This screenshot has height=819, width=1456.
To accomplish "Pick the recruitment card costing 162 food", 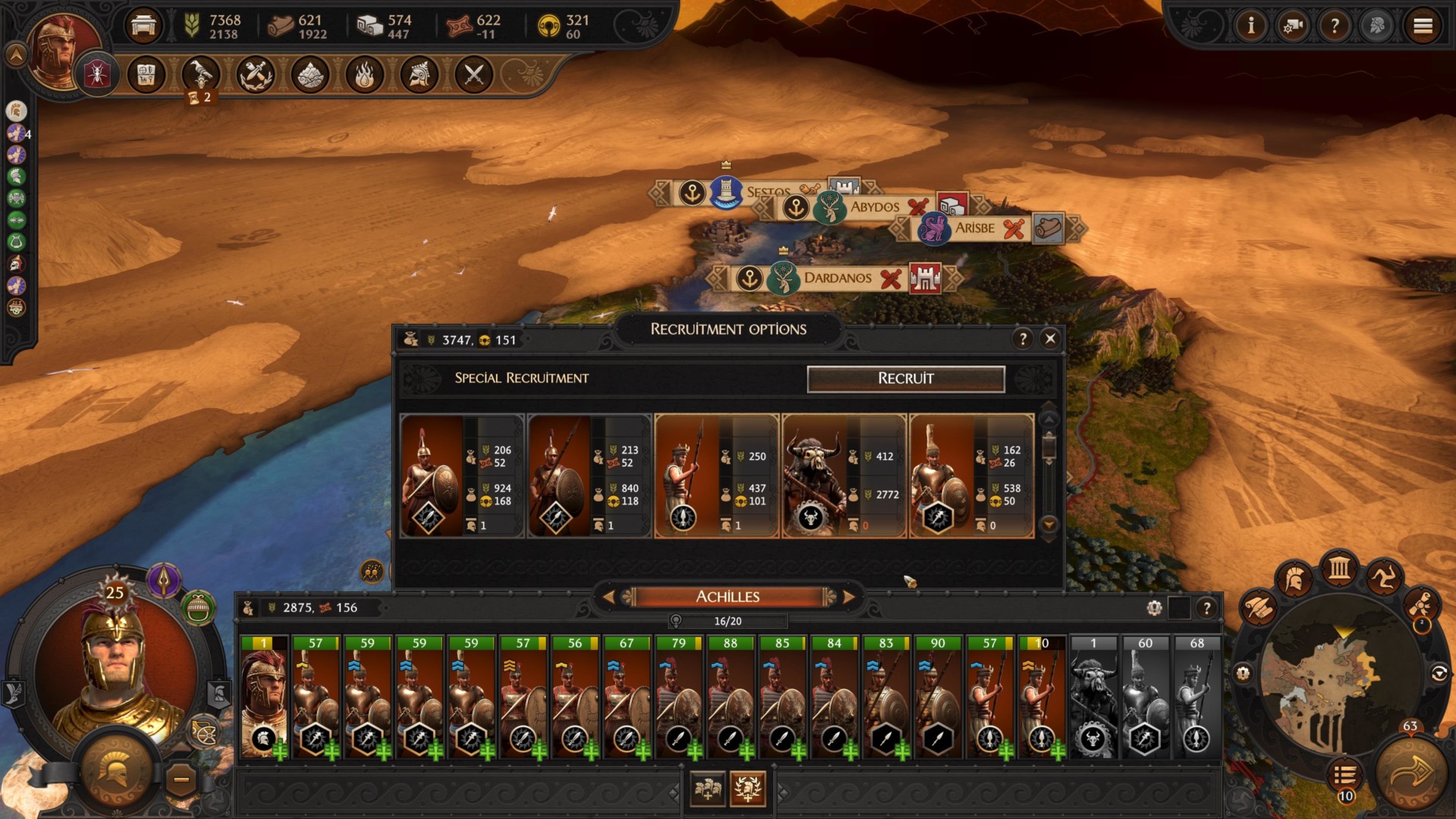I will 971,475.
